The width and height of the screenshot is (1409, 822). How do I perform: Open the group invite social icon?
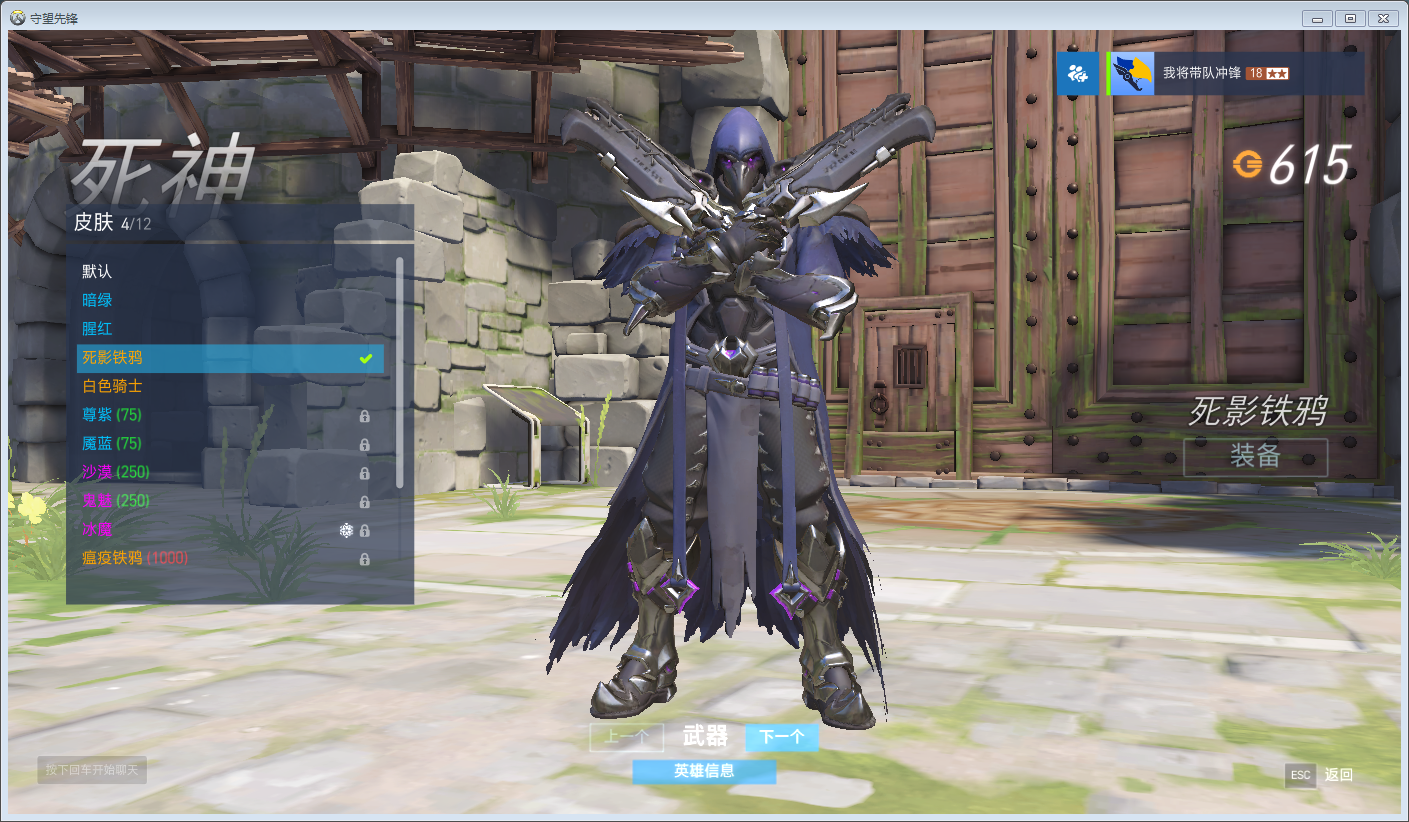[x=1077, y=73]
